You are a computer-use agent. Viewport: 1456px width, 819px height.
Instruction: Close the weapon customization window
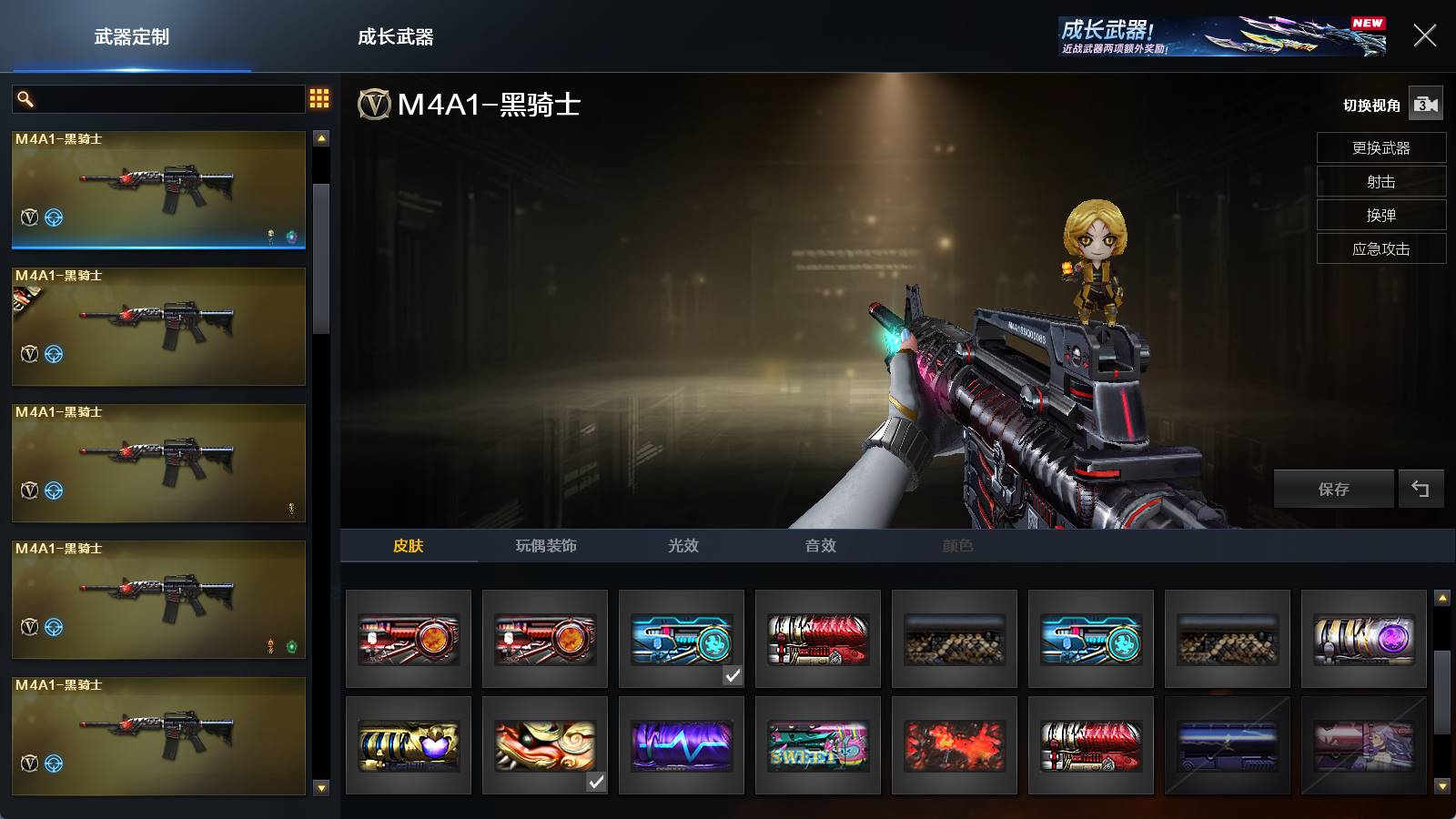pyautogui.click(x=1424, y=35)
